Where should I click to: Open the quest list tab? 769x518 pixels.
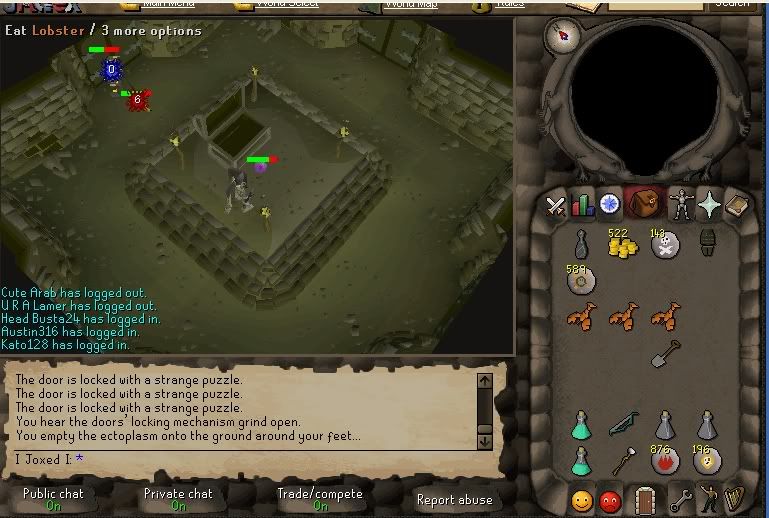click(609, 205)
